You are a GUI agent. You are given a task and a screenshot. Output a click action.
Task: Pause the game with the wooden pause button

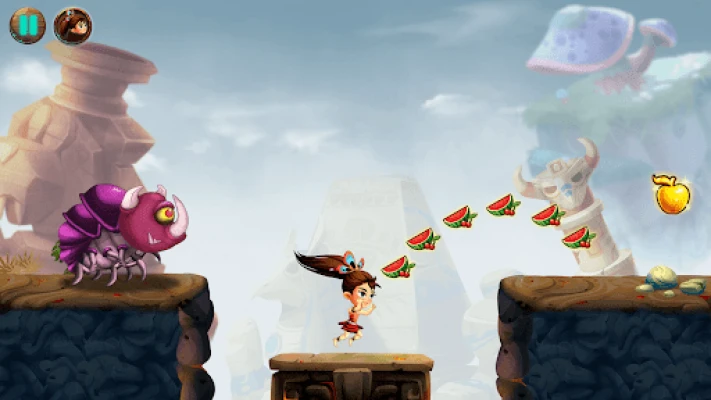pyautogui.click(x=27, y=25)
